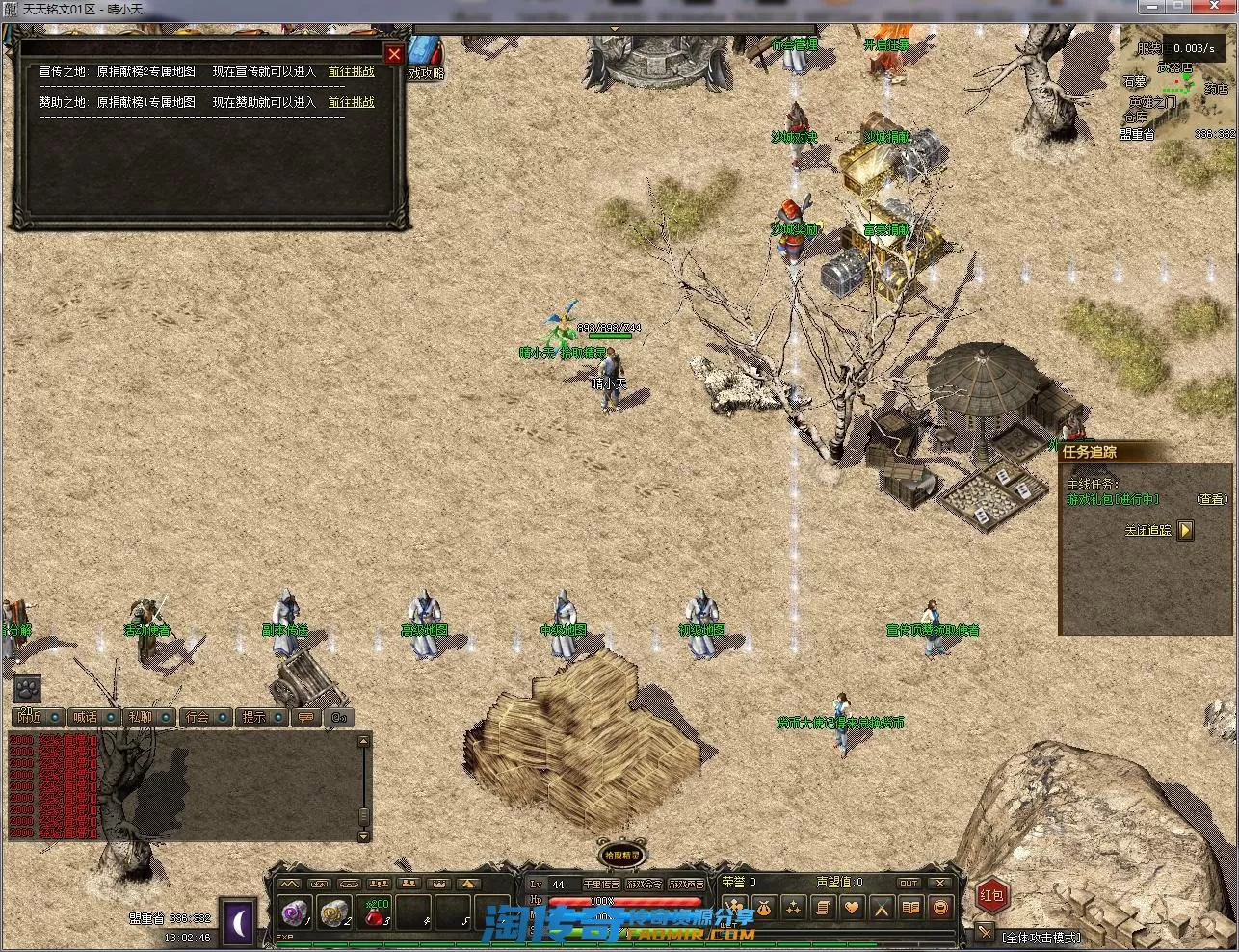Switch to the 附近 chat channel

31,717
